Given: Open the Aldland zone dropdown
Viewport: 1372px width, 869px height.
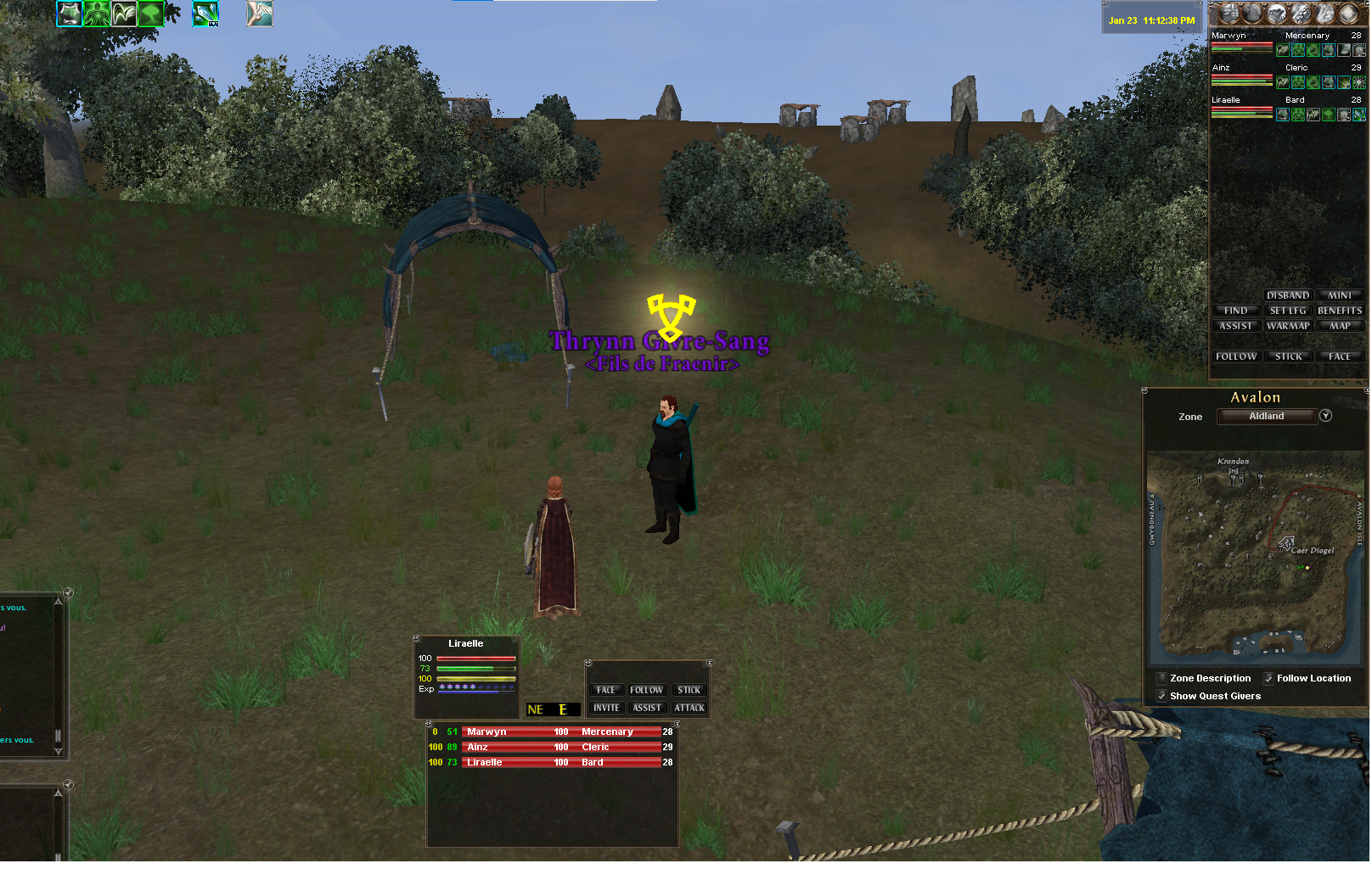Looking at the screenshot, I should click(x=1325, y=416).
